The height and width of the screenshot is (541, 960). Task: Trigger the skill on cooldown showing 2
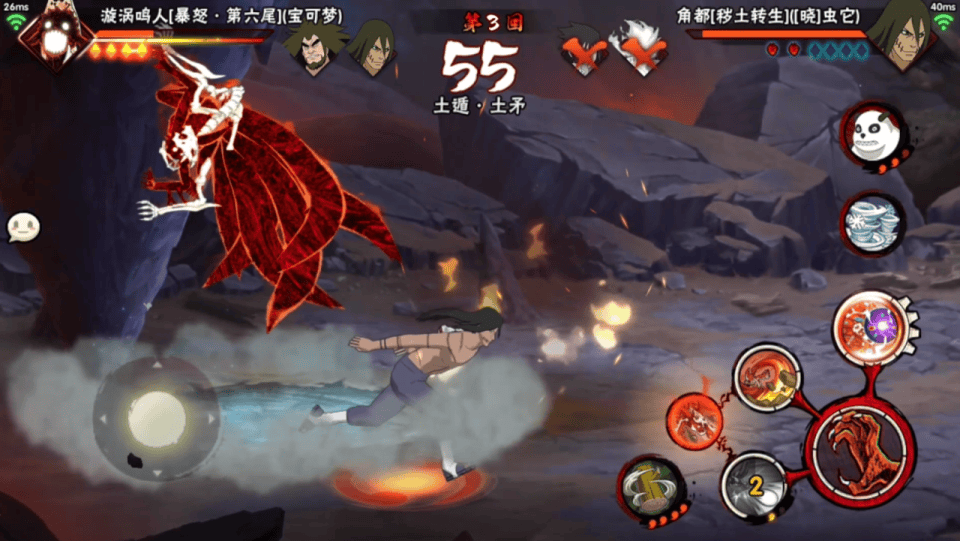point(756,486)
